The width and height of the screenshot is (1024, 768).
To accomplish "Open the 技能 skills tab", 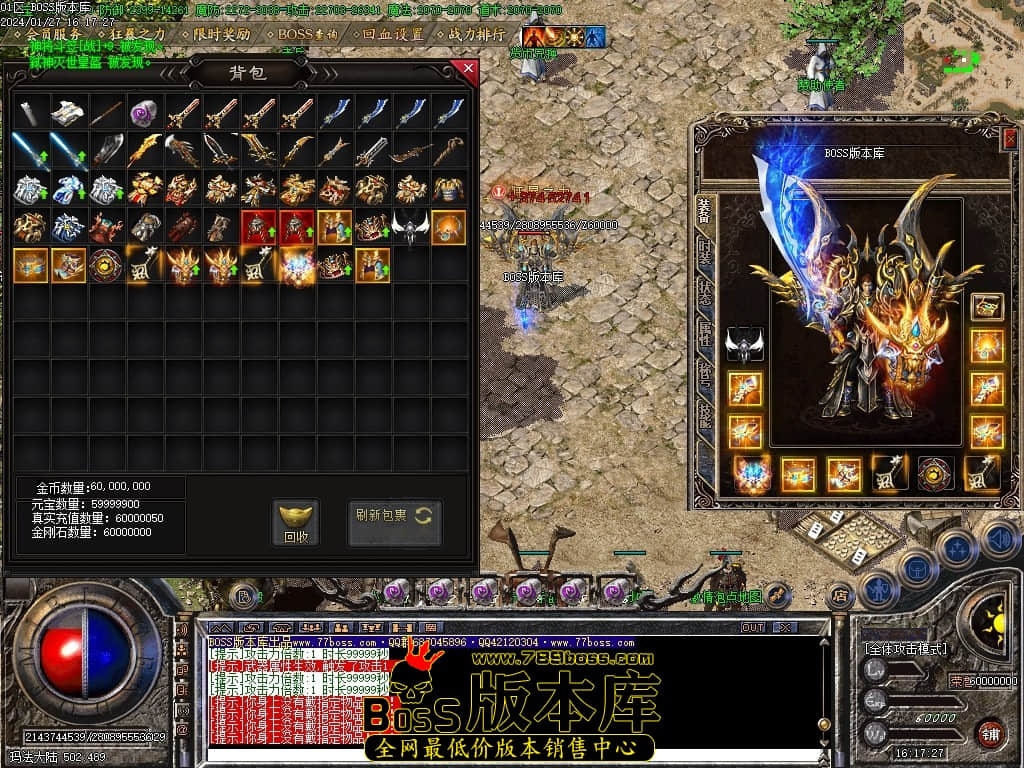I will tap(704, 412).
